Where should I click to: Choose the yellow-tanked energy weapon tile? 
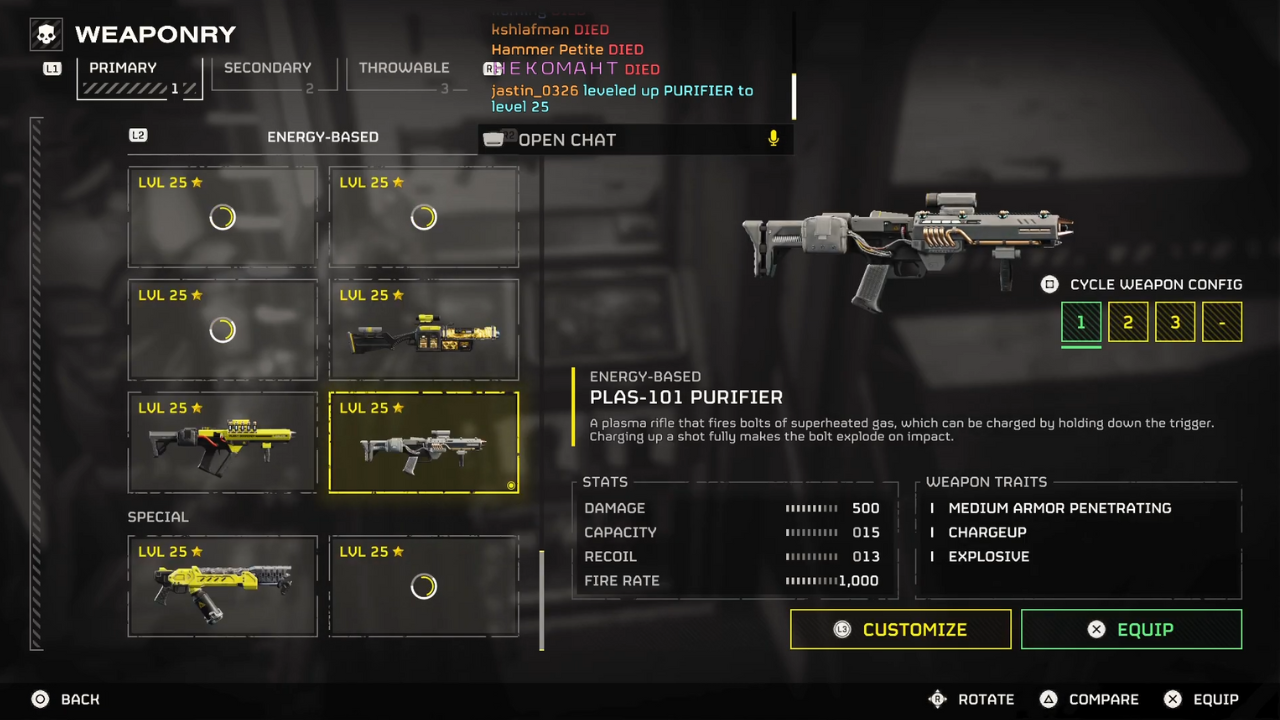tap(424, 329)
